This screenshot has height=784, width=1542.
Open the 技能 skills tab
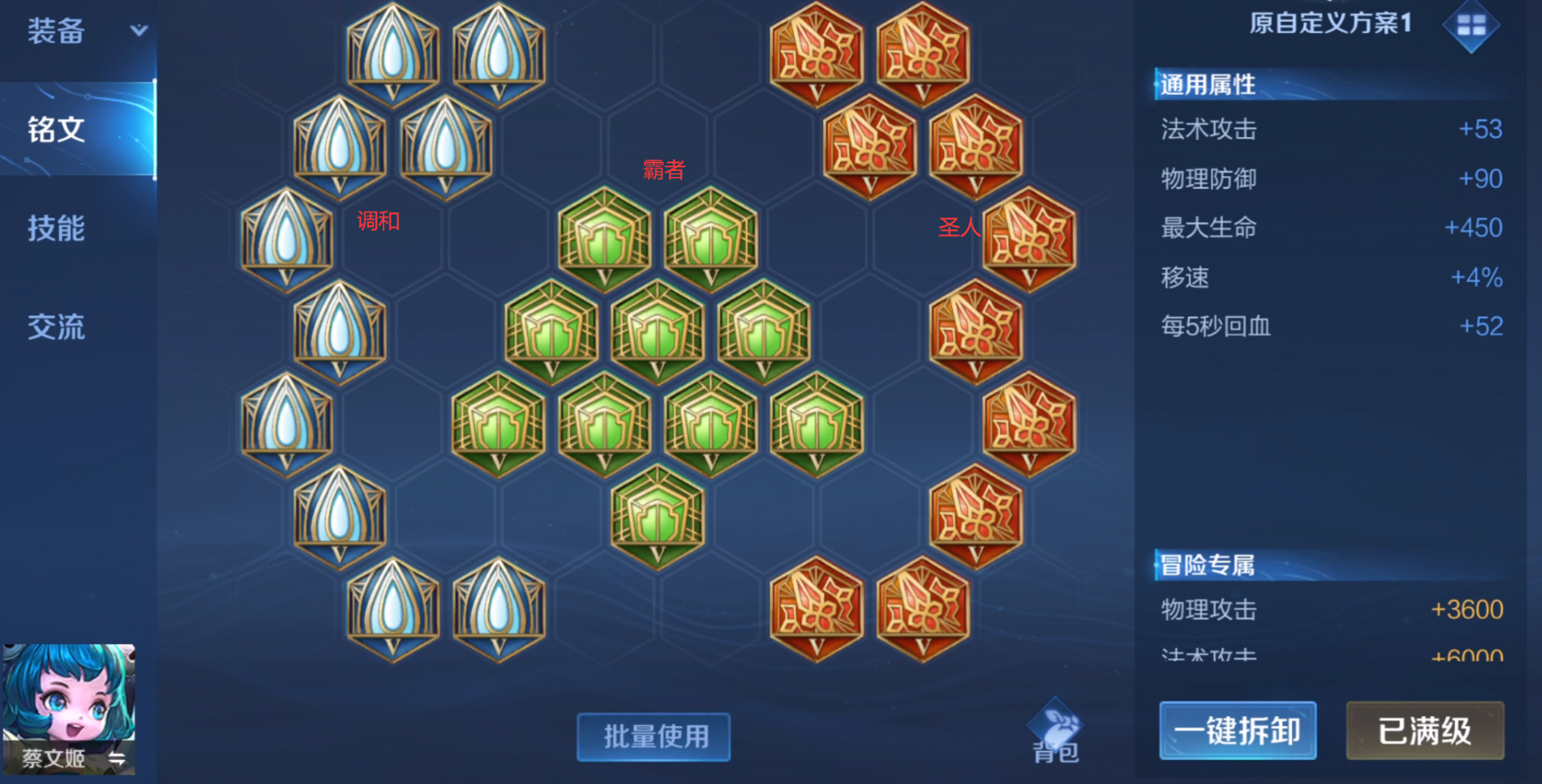[56, 228]
